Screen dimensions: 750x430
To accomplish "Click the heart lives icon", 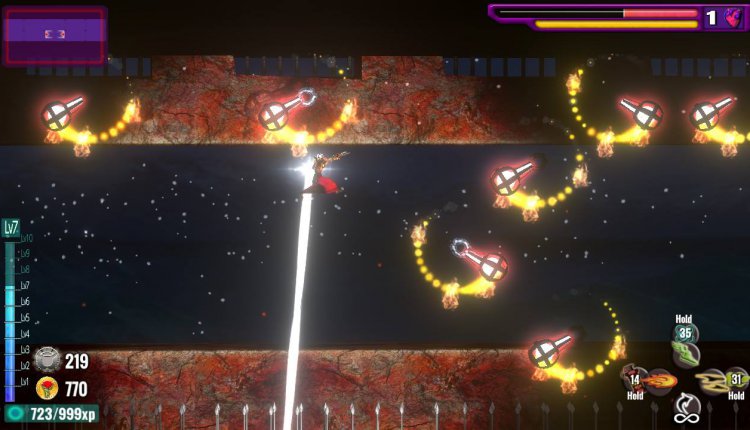I will (x=733, y=17).
